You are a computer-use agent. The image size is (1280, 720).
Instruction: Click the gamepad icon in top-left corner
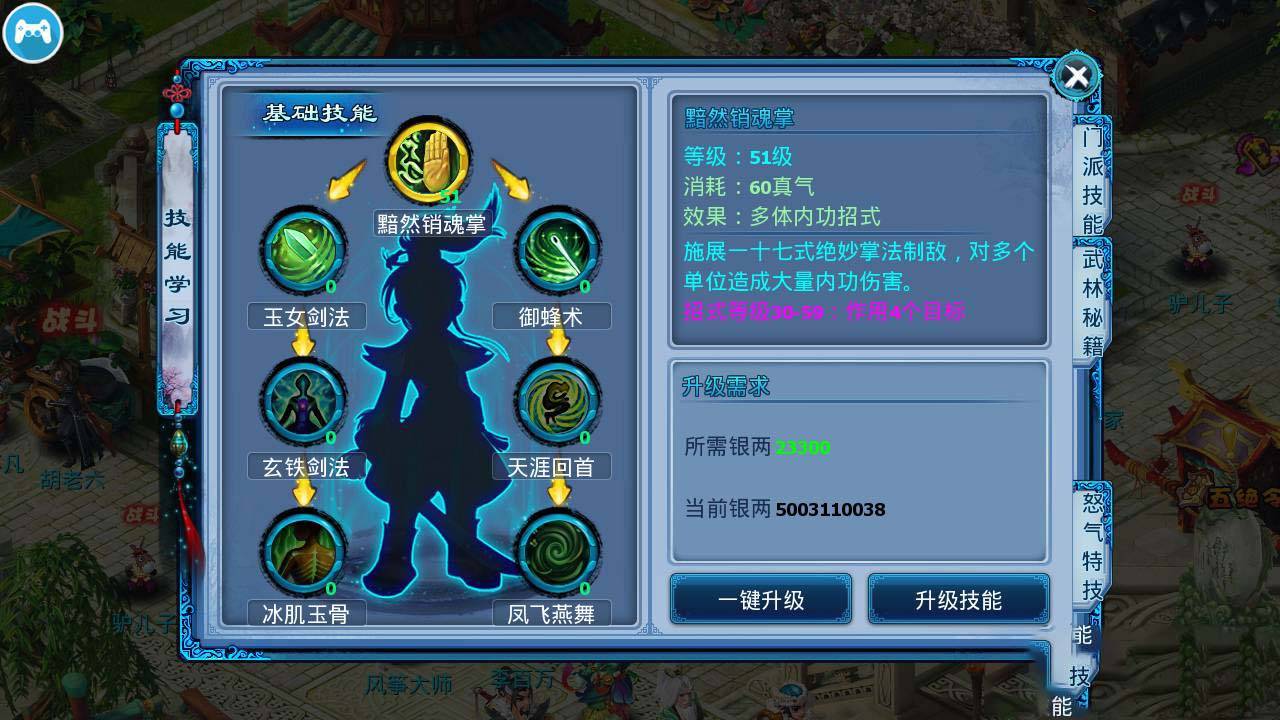(x=33, y=33)
